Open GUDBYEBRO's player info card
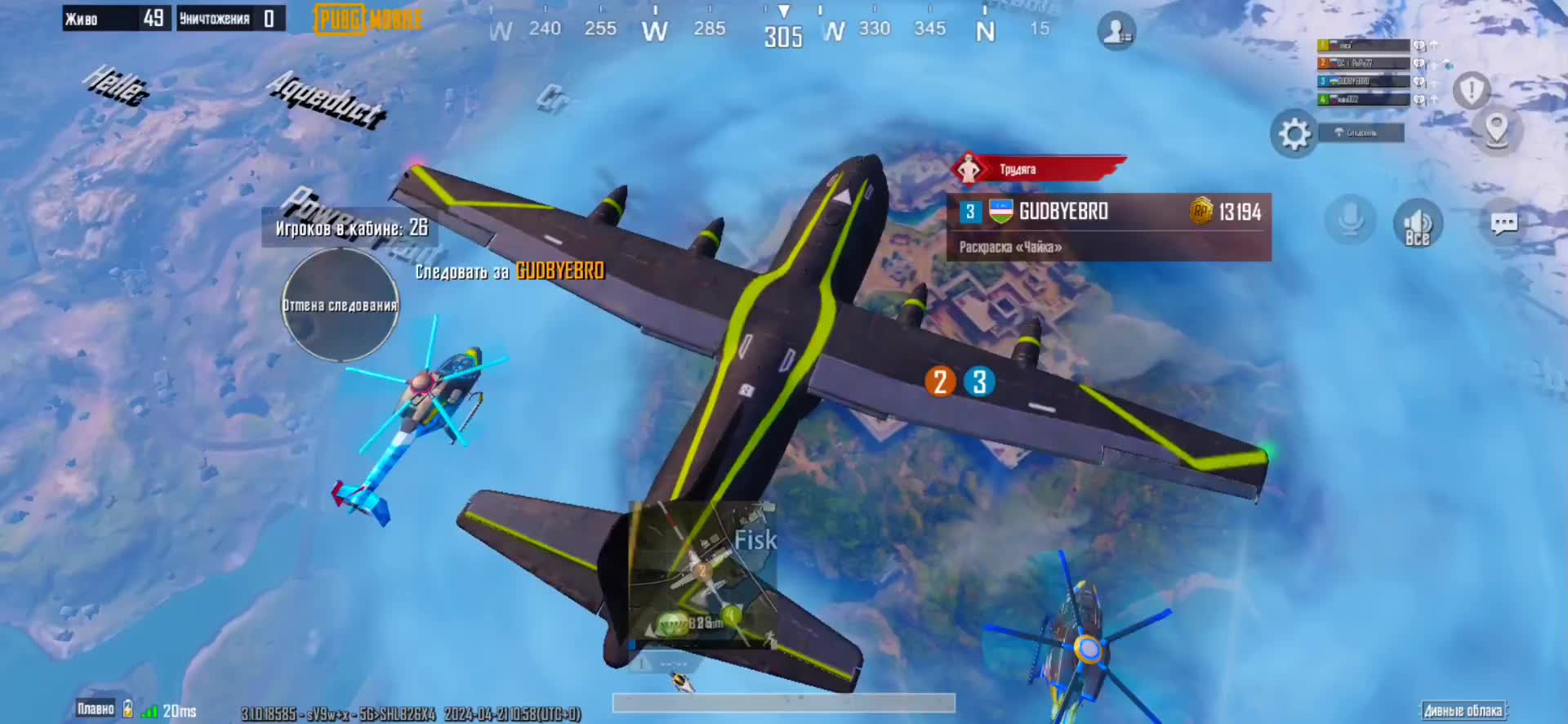The height and width of the screenshot is (724, 1568). 1108,226
